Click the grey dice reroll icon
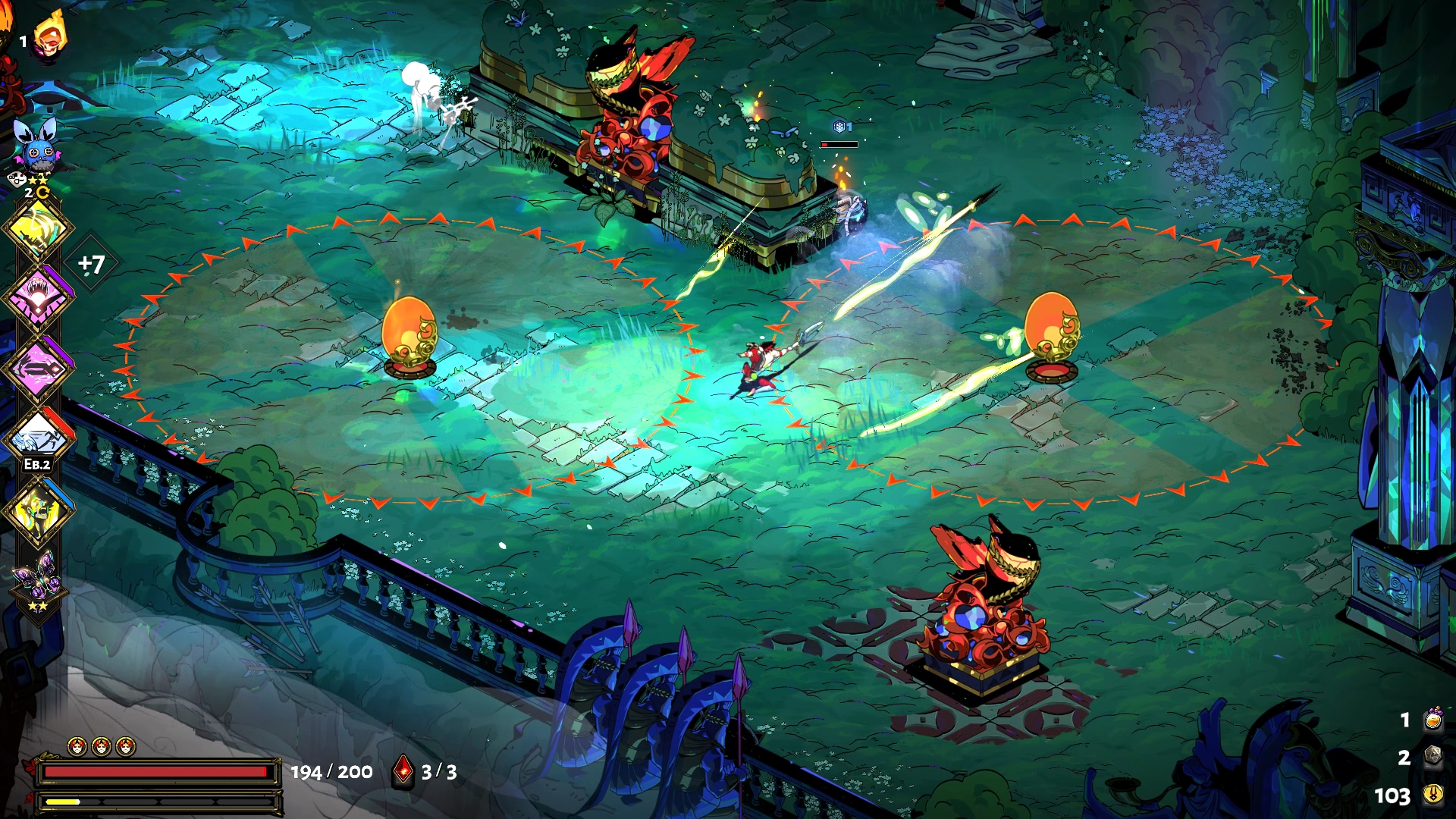 (1432, 756)
